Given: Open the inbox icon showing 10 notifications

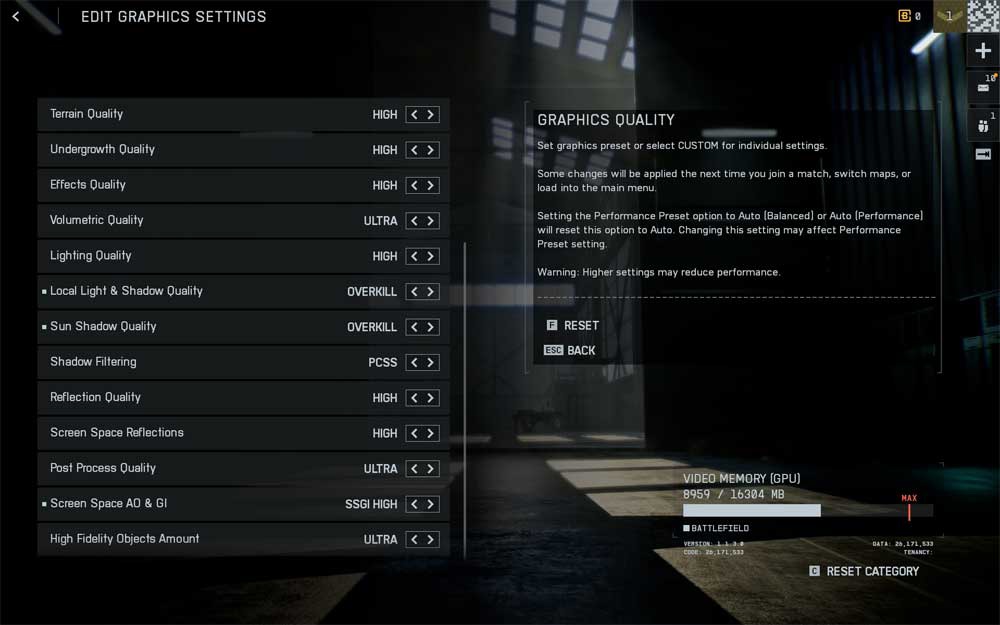Looking at the screenshot, I should point(982,88).
